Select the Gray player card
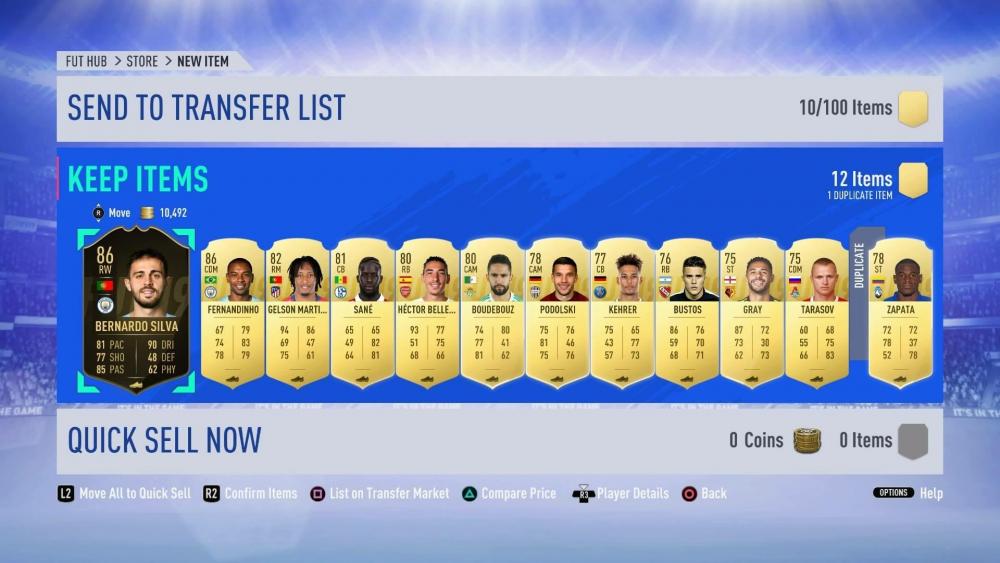The height and width of the screenshot is (563, 1000). 752,312
